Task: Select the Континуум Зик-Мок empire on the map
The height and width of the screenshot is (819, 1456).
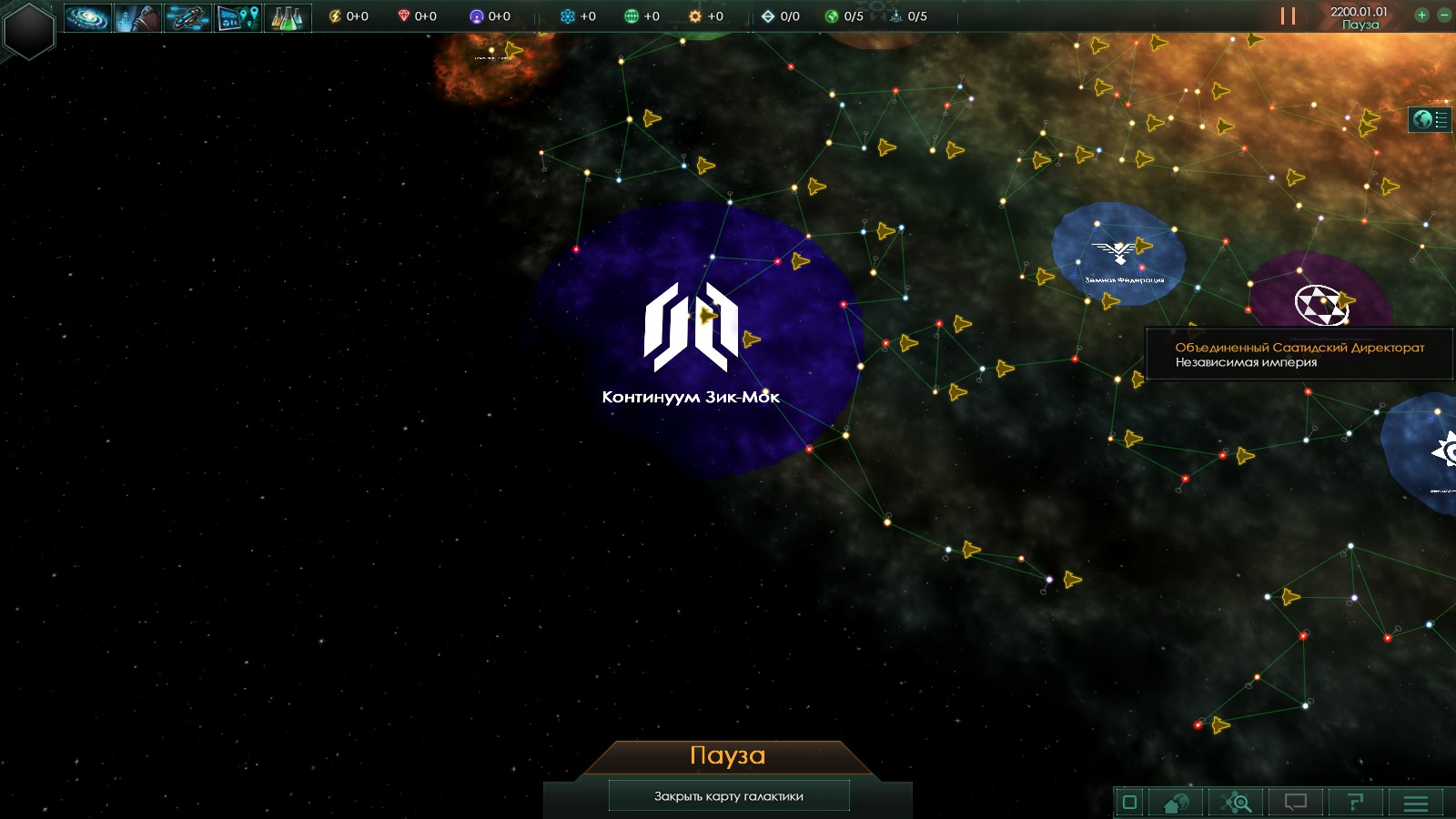Action: pos(691,329)
